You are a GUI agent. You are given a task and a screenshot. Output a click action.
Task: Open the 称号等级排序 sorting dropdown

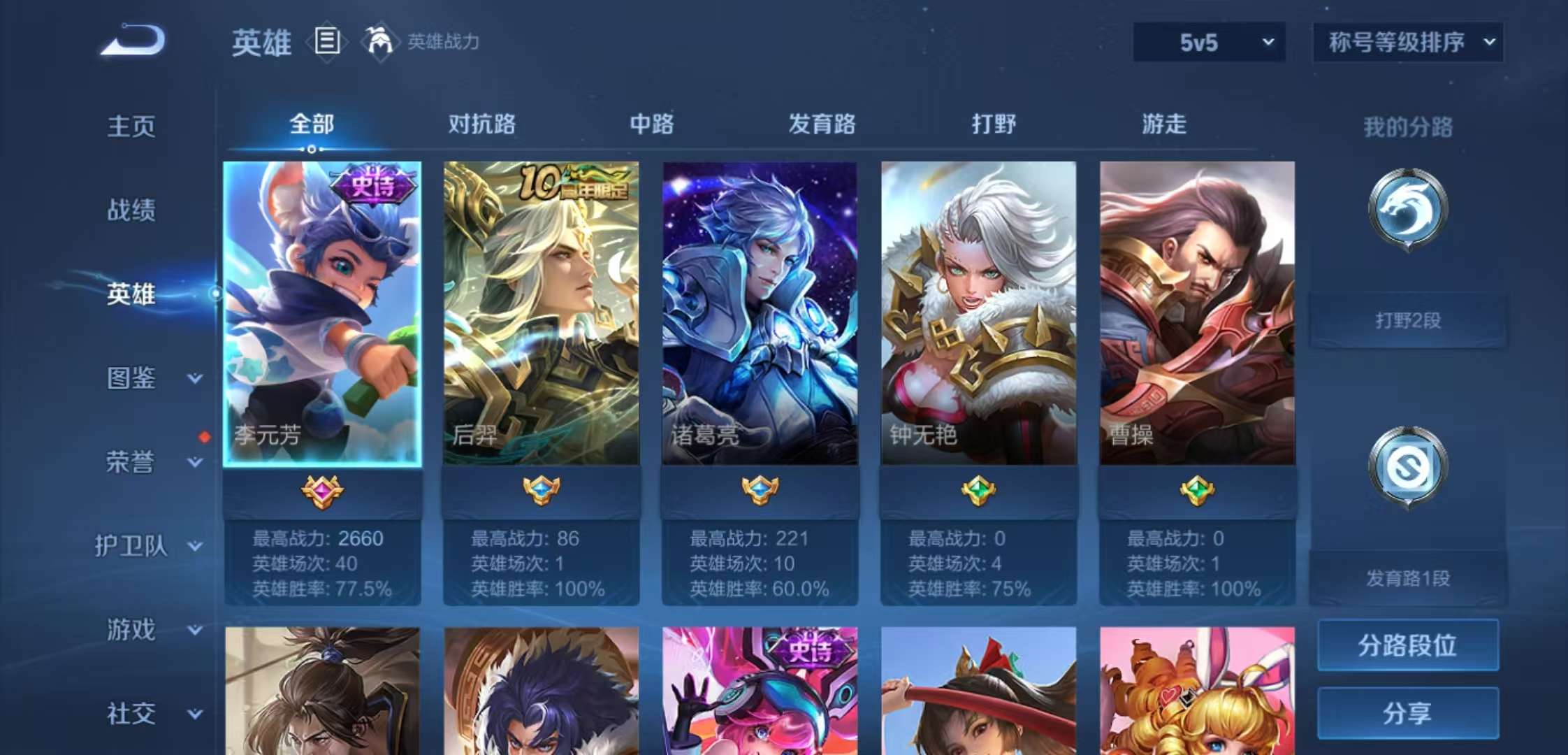[x=1408, y=42]
